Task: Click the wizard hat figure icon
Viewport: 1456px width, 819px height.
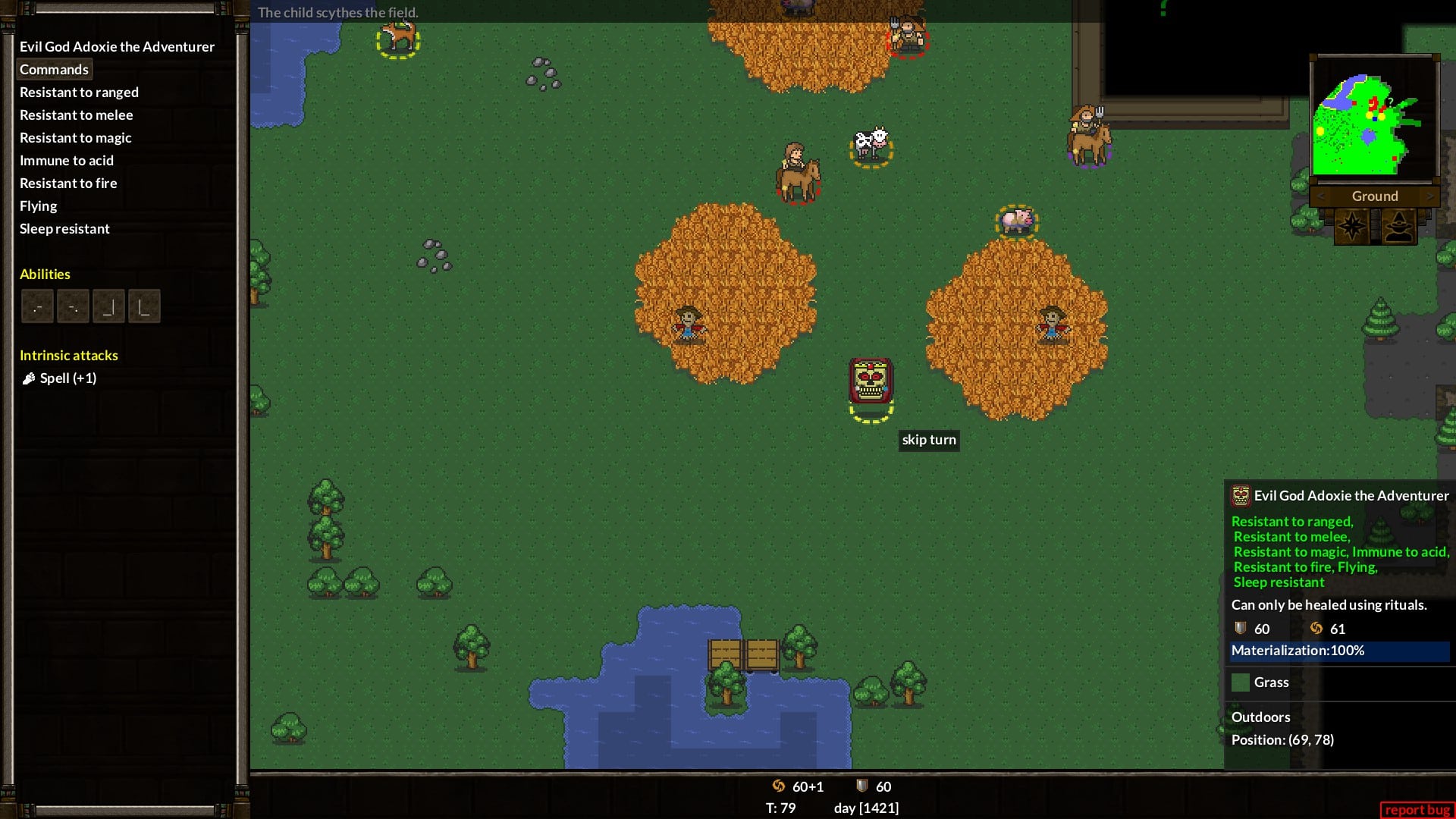Action: click(x=1398, y=226)
